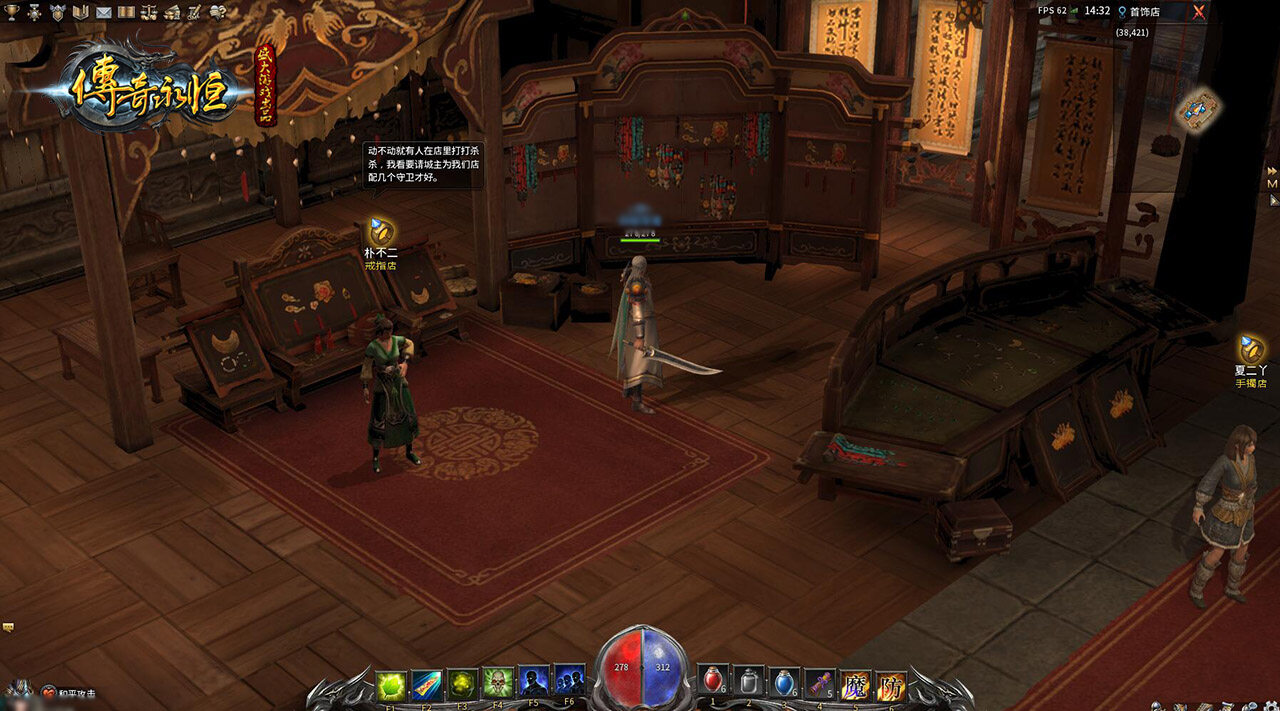Screen dimensions: 1280x711
Task: Use the blue shadow group skill (F6)
Action: 569,684
